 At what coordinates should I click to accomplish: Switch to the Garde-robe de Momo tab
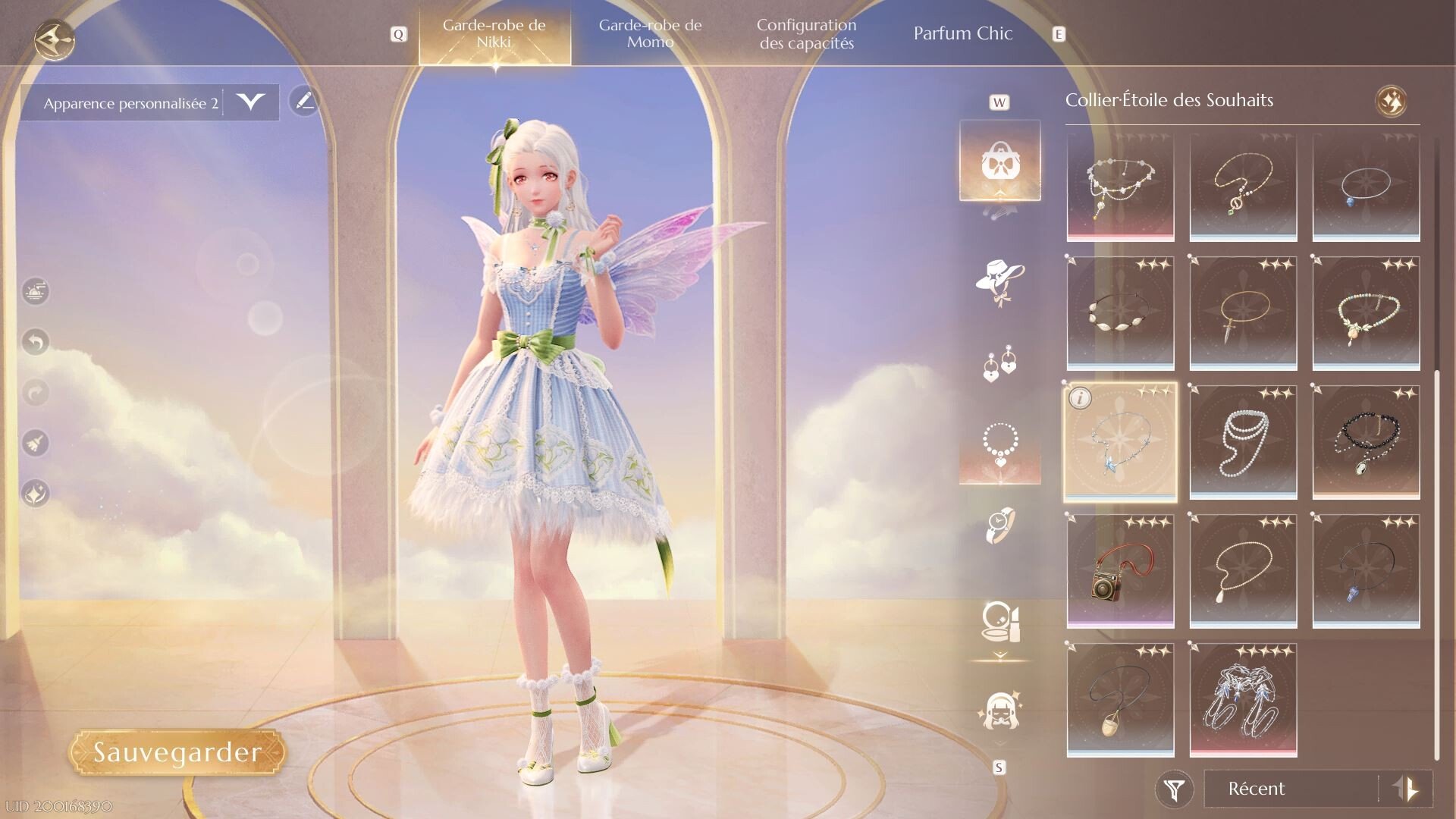pyautogui.click(x=651, y=33)
